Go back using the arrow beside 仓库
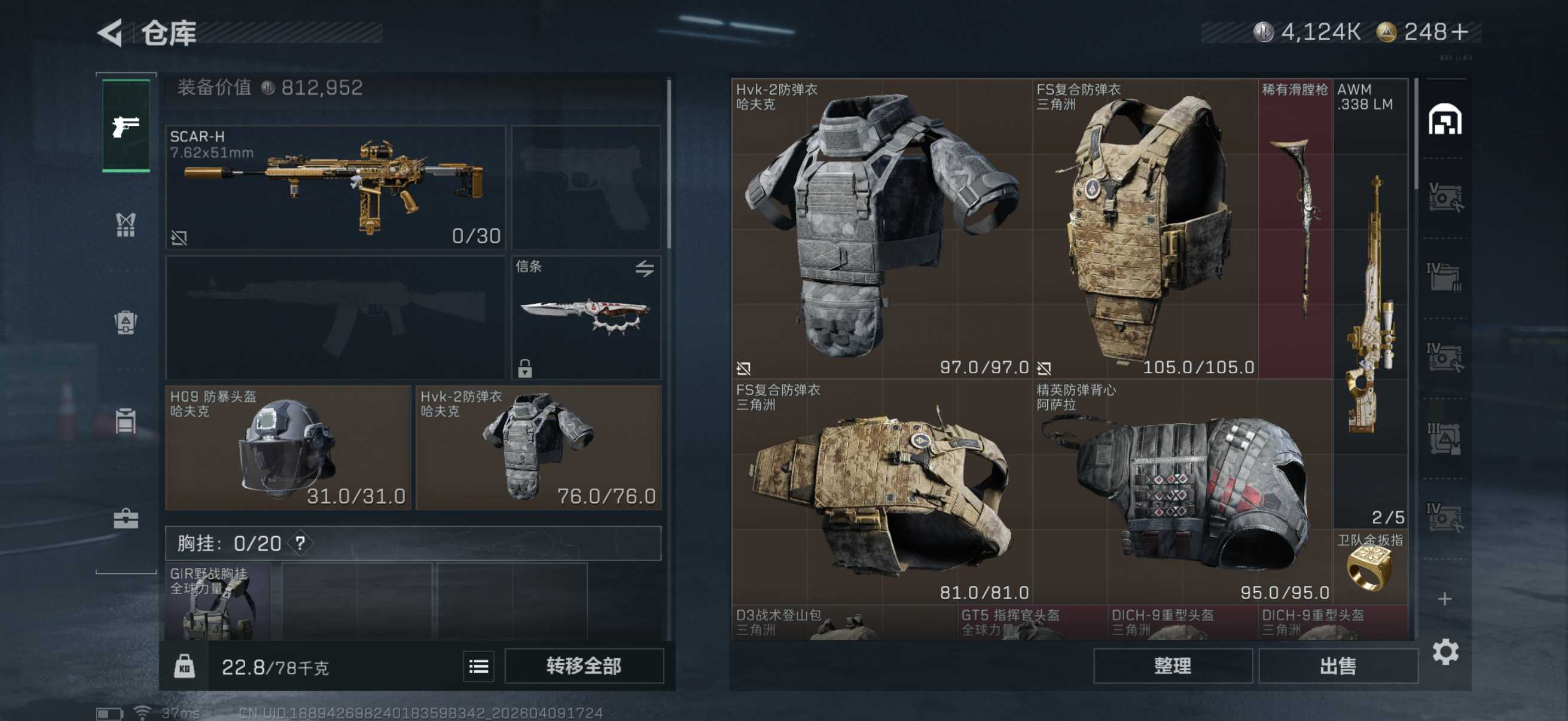Image resolution: width=1568 pixels, height=721 pixels. pos(111,32)
